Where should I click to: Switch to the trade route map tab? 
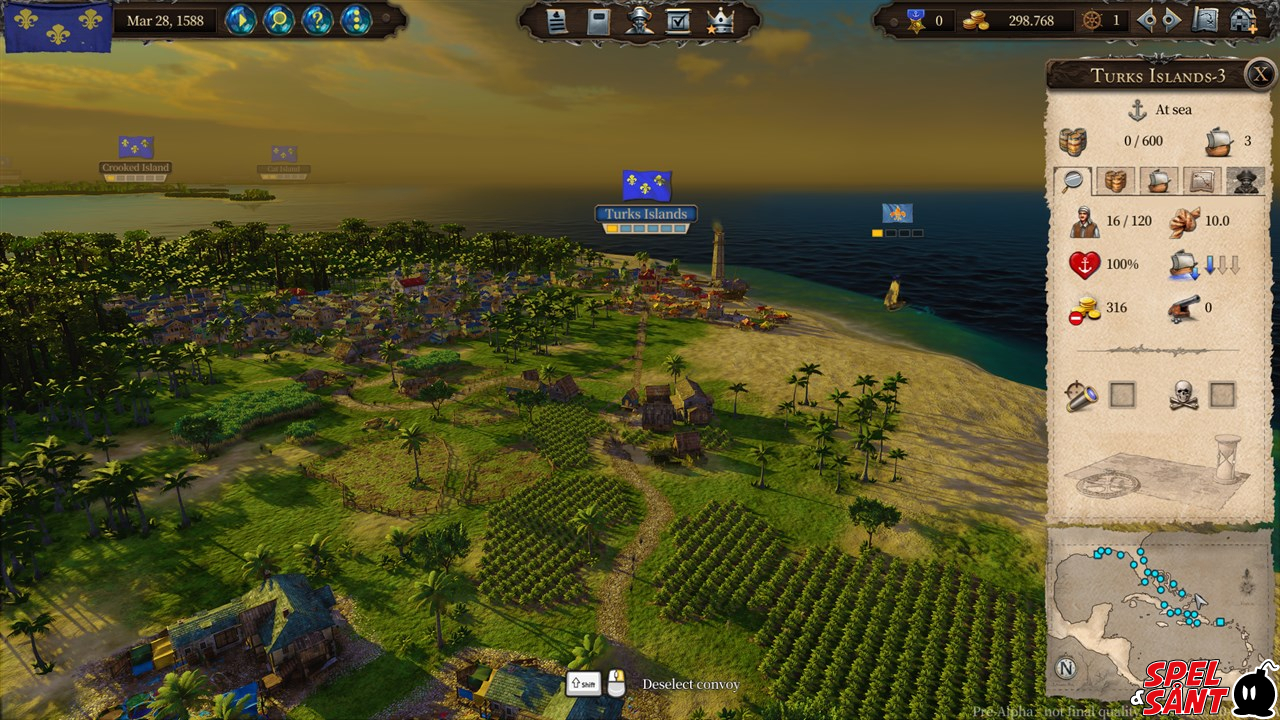point(1202,180)
